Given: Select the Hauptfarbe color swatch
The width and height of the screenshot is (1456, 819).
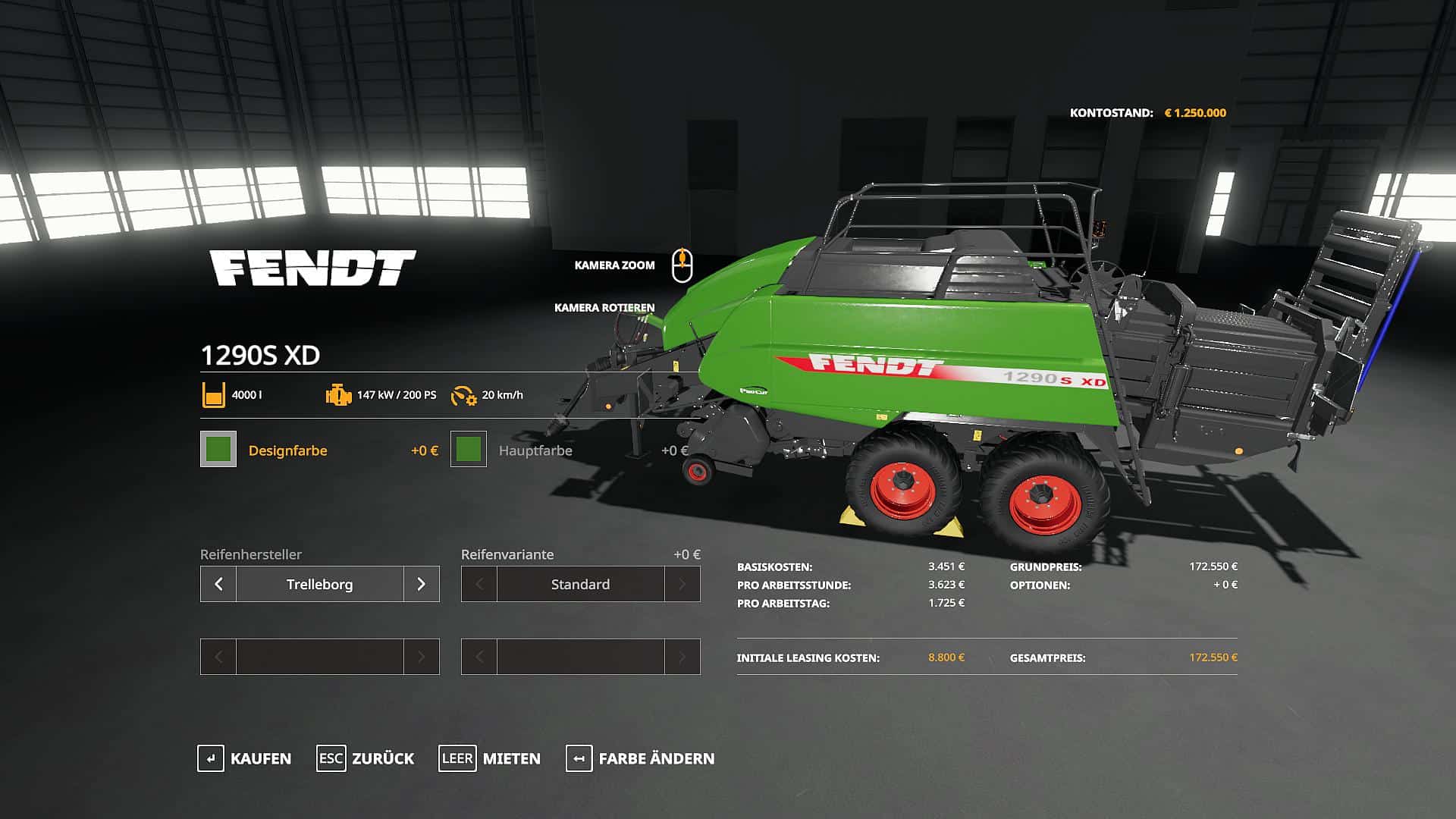Looking at the screenshot, I should tap(469, 449).
